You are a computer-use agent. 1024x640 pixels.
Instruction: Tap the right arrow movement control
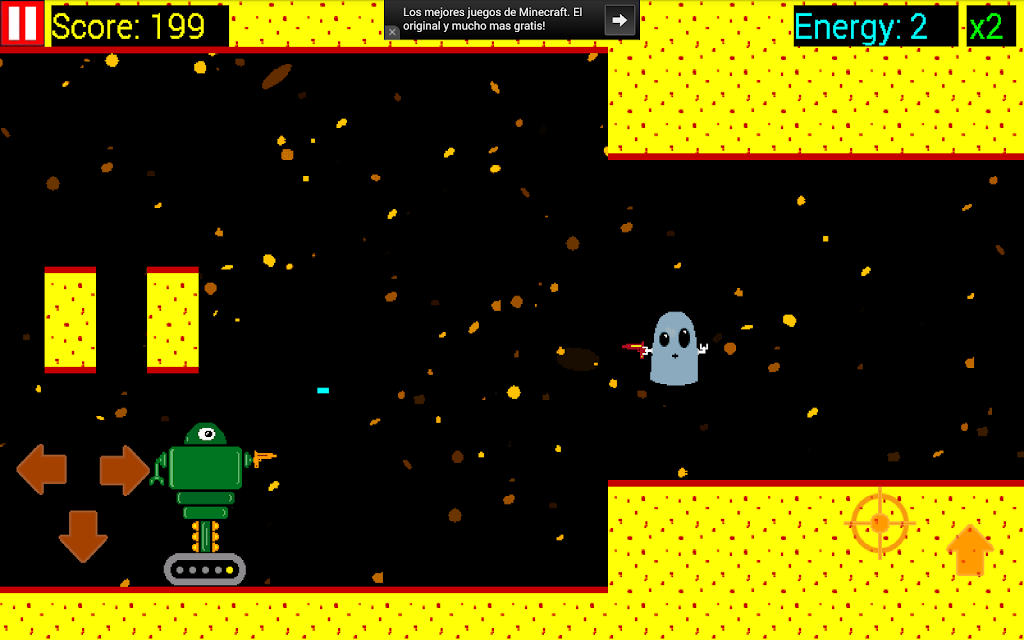pyautogui.click(x=124, y=470)
